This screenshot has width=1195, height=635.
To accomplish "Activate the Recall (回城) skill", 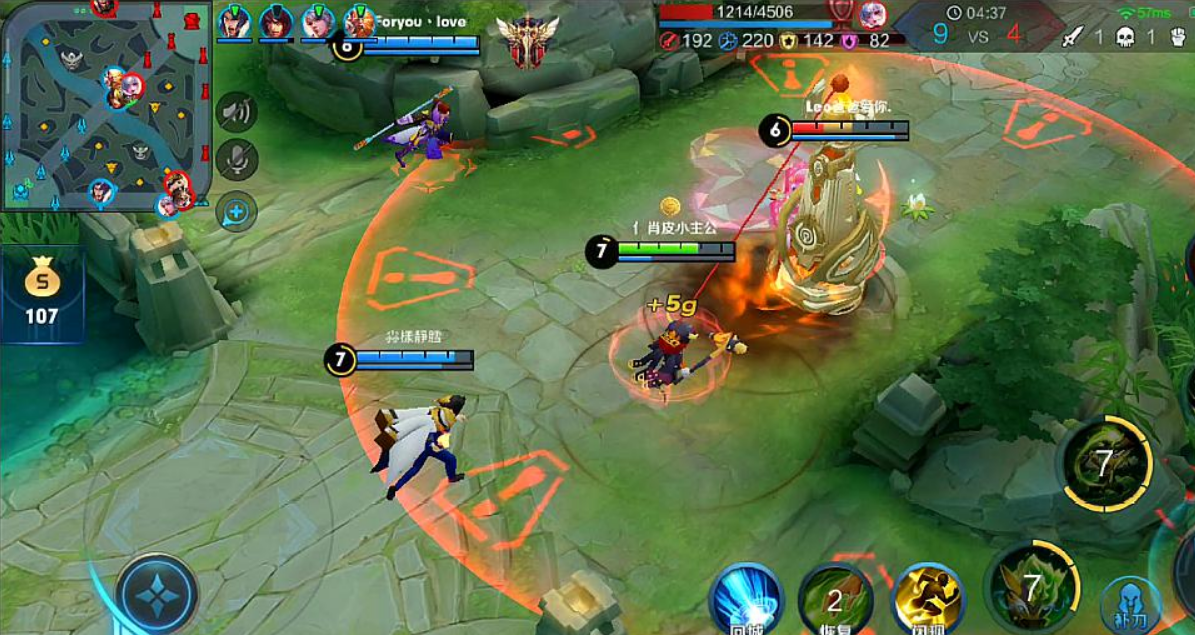I will pos(746,599).
